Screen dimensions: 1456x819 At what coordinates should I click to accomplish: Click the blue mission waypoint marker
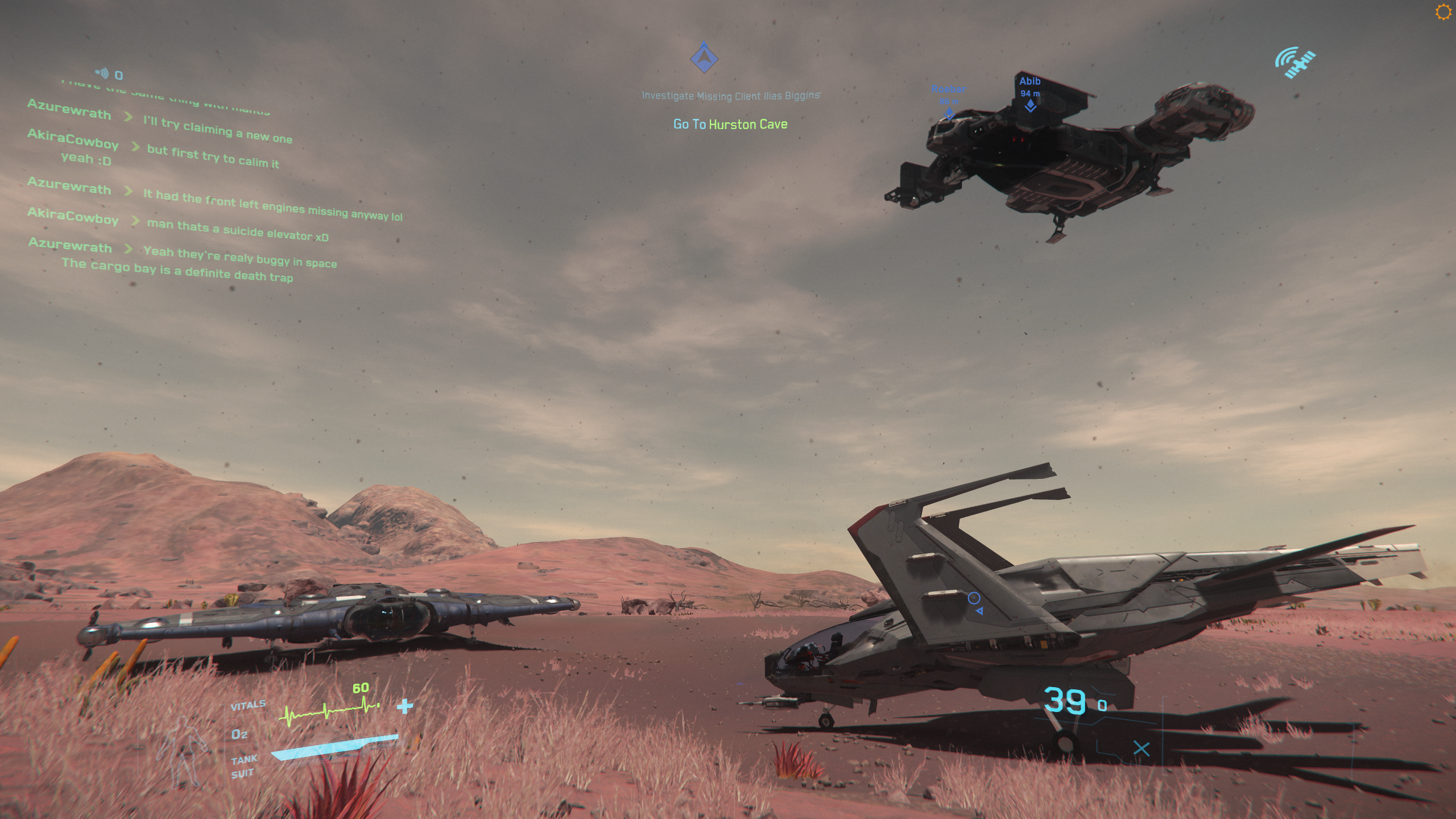click(x=704, y=57)
